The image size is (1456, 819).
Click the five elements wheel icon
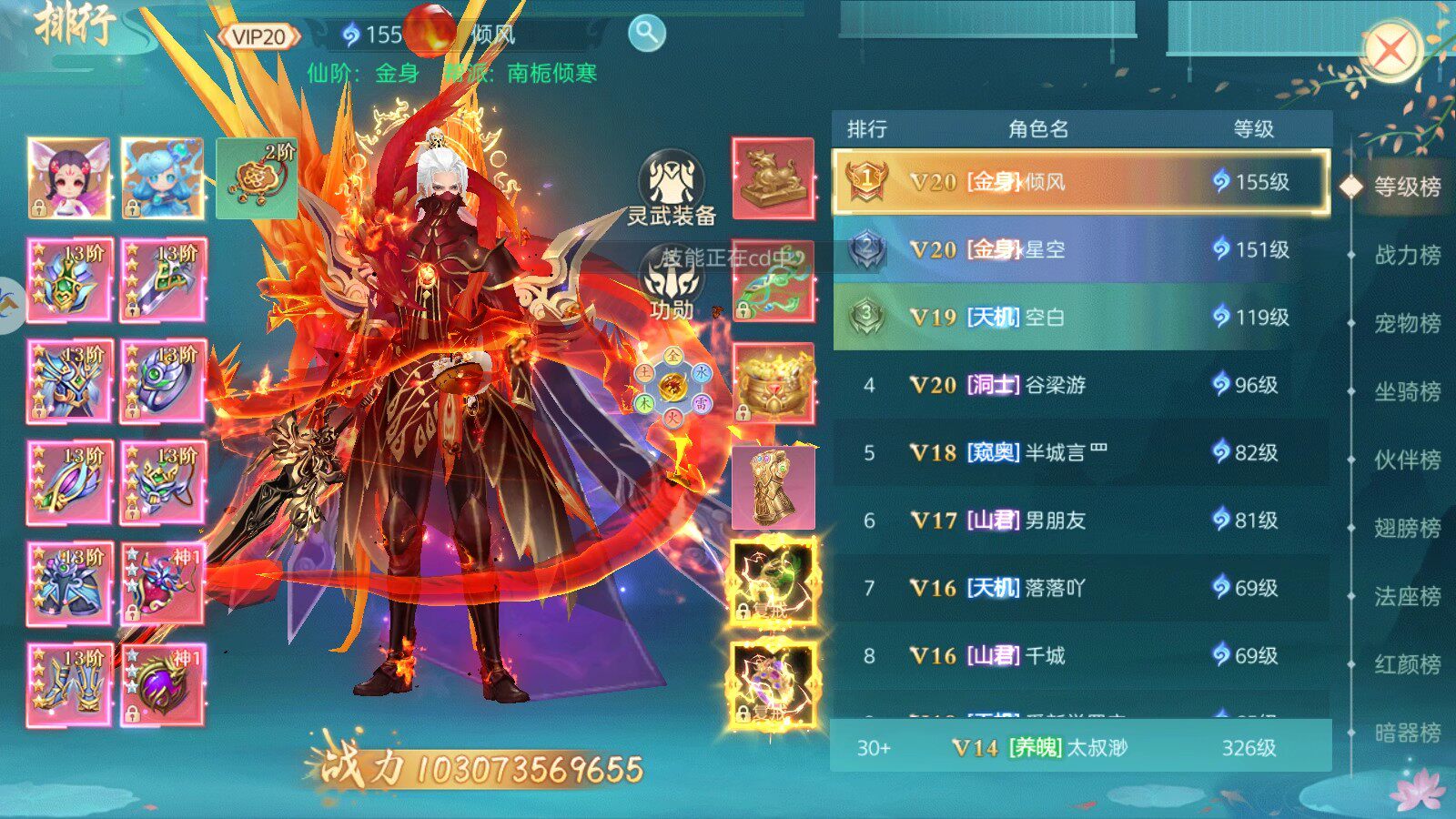[x=672, y=387]
